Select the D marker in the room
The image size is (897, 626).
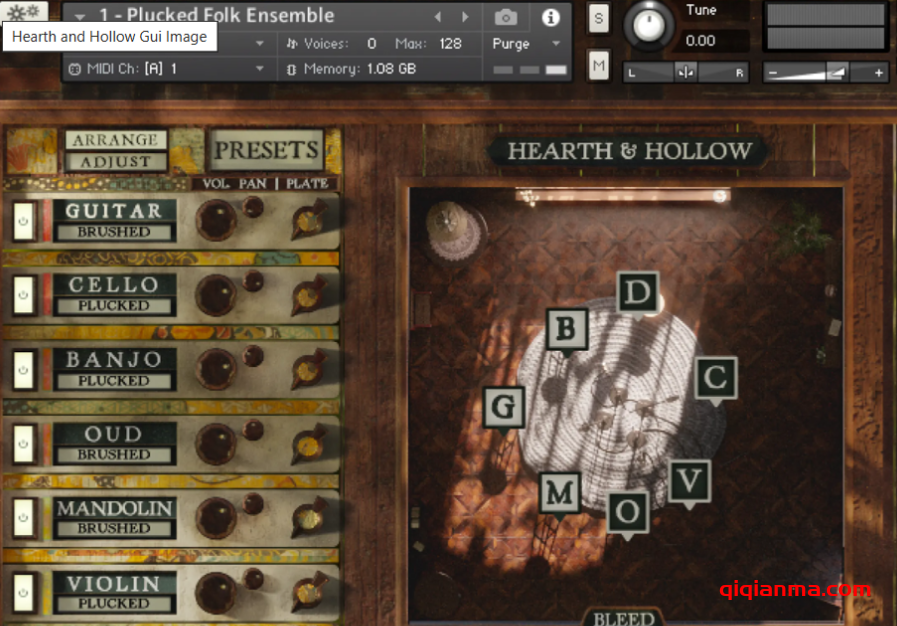click(637, 293)
